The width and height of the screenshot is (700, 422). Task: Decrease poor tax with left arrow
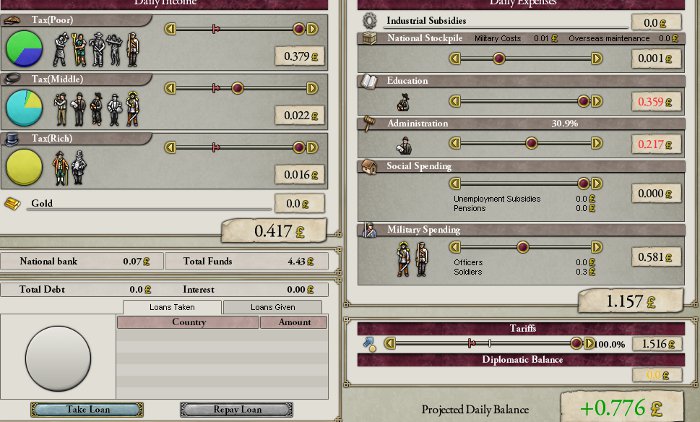(170, 29)
